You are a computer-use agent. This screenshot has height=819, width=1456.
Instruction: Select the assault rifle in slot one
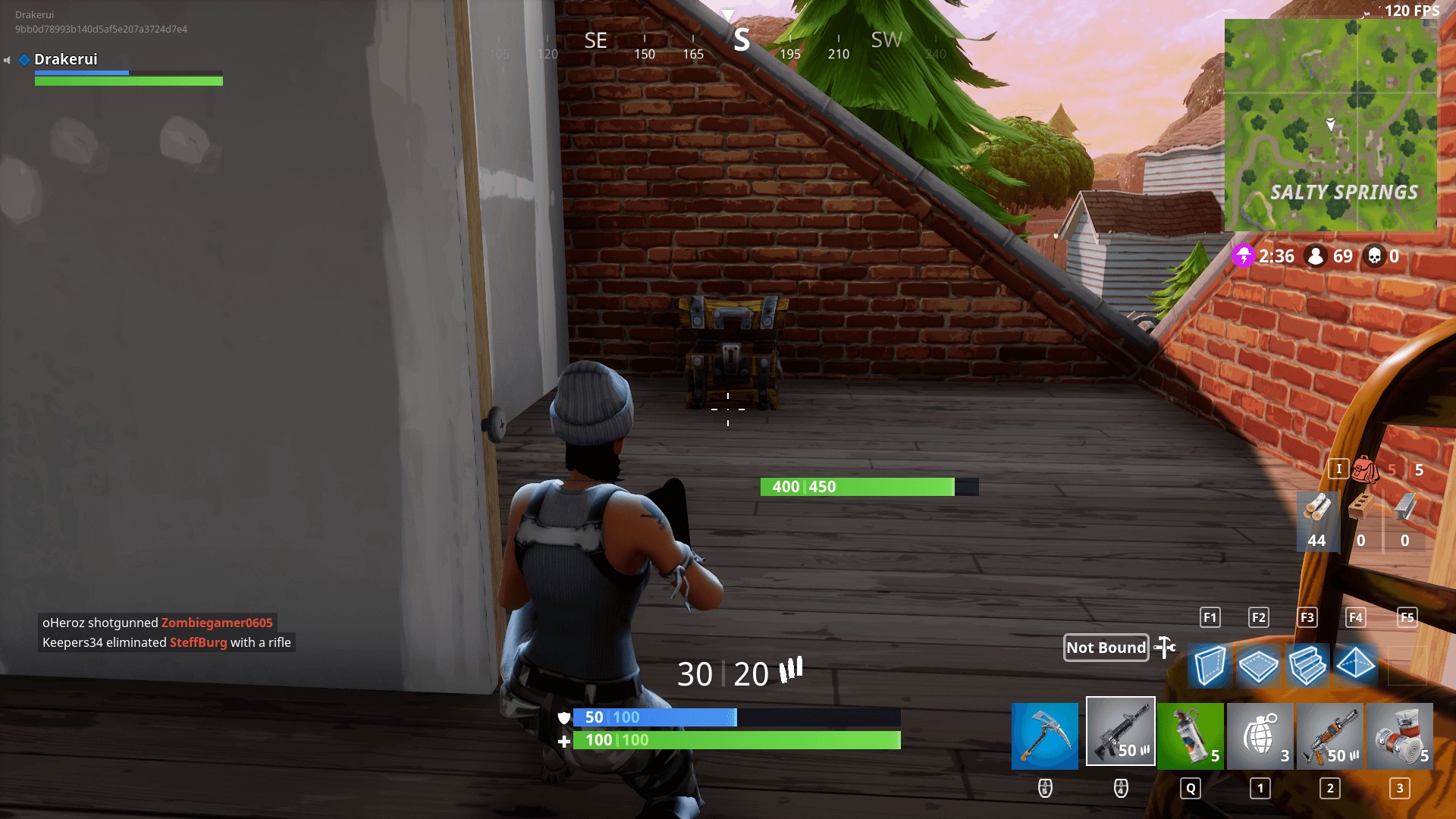(1120, 732)
